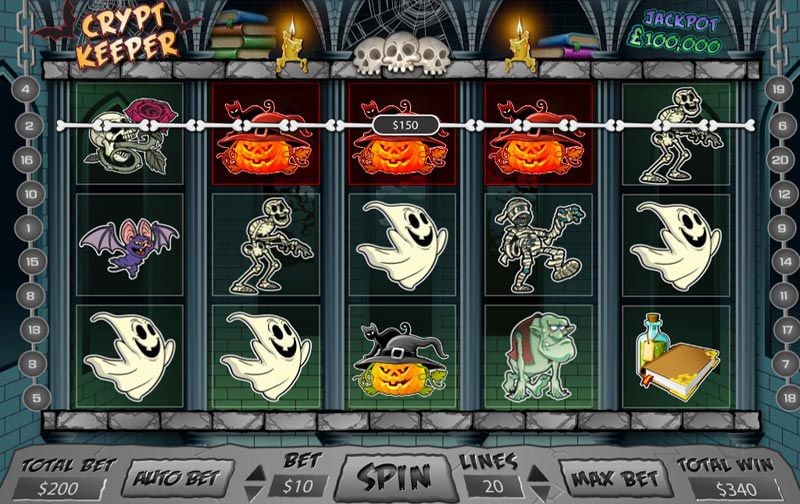Select payline number 4

coord(28,89)
